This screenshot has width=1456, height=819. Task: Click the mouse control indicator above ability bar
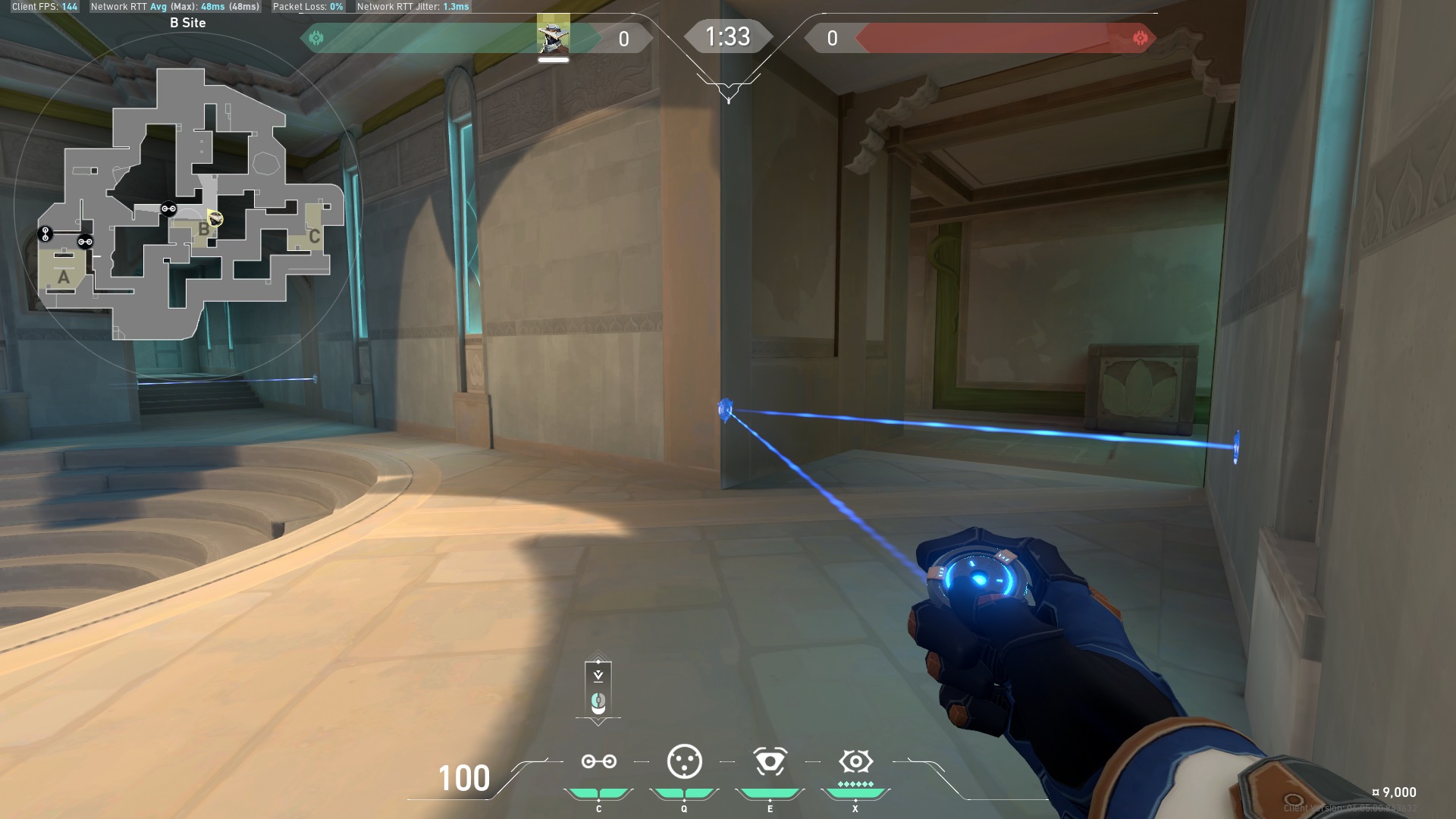[x=598, y=701]
